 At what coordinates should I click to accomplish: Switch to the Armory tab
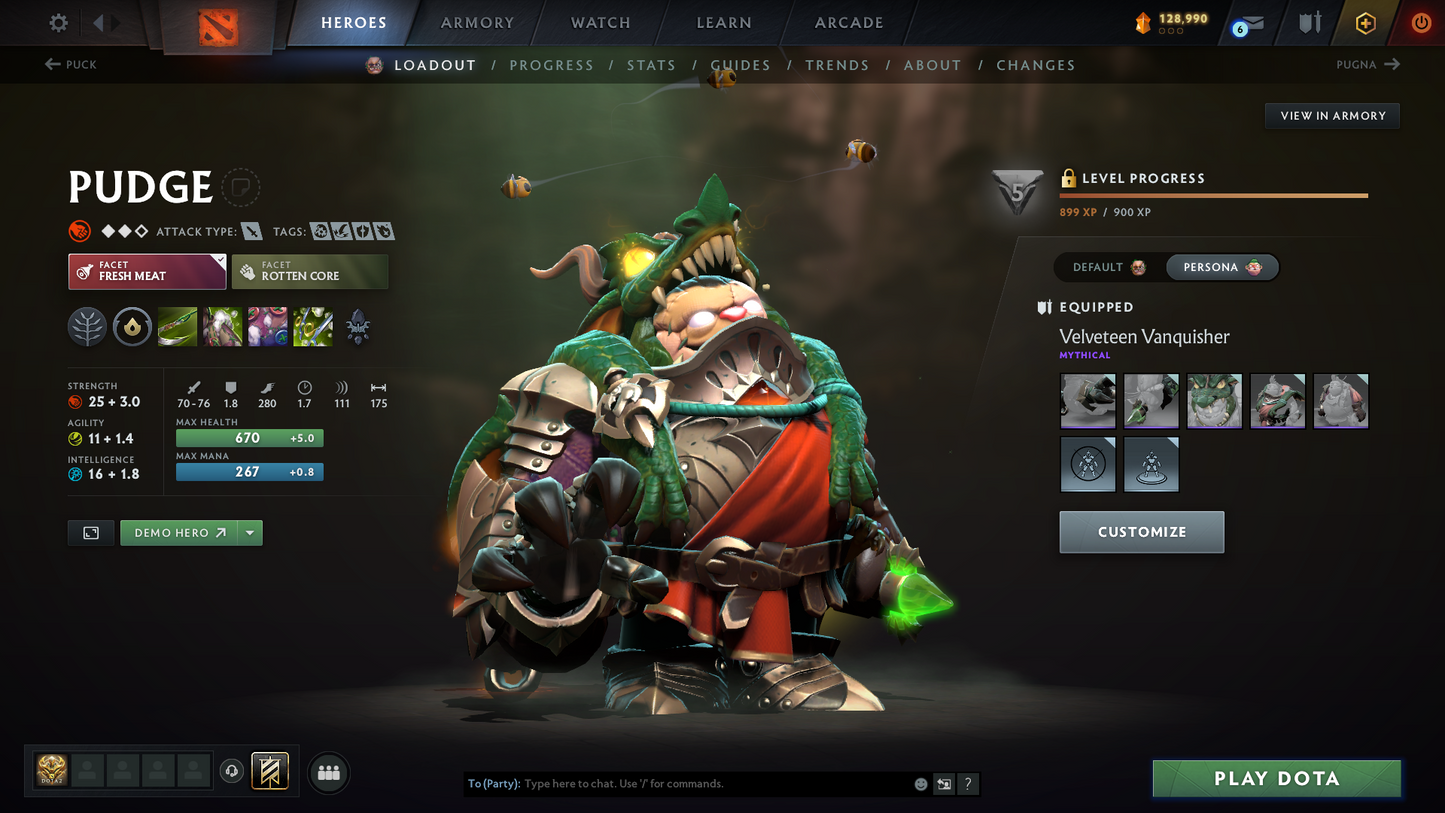(476, 22)
